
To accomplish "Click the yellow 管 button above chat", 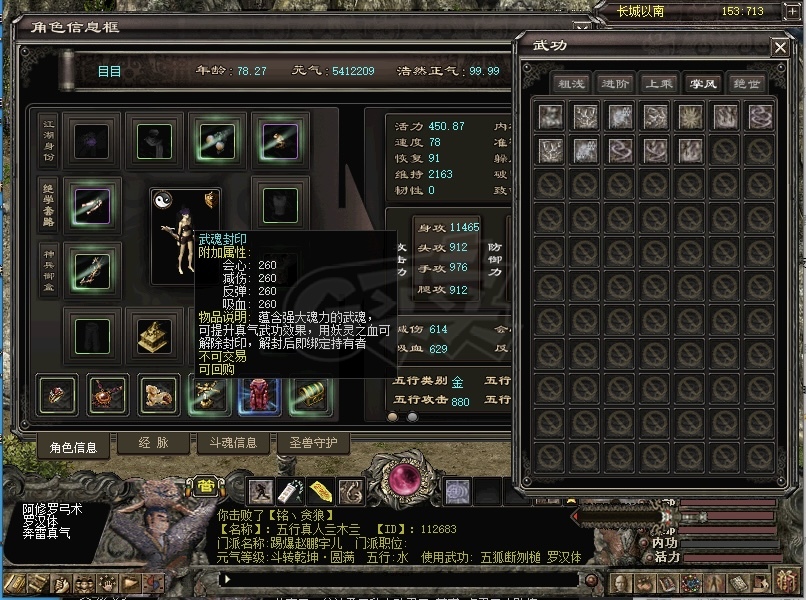I will tap(205, 487).
